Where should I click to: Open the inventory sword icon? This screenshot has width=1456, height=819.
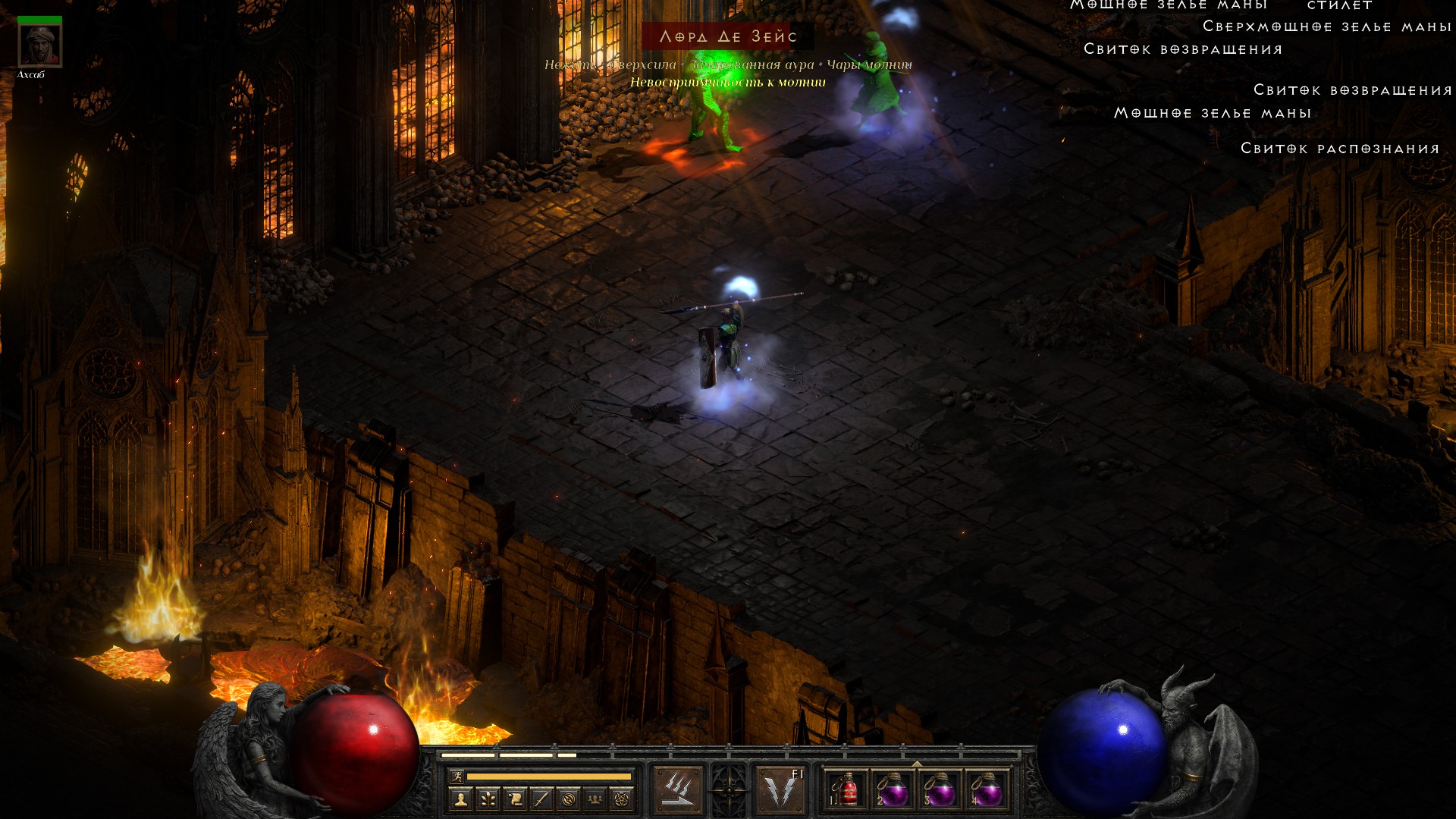(x=541, y=799)
